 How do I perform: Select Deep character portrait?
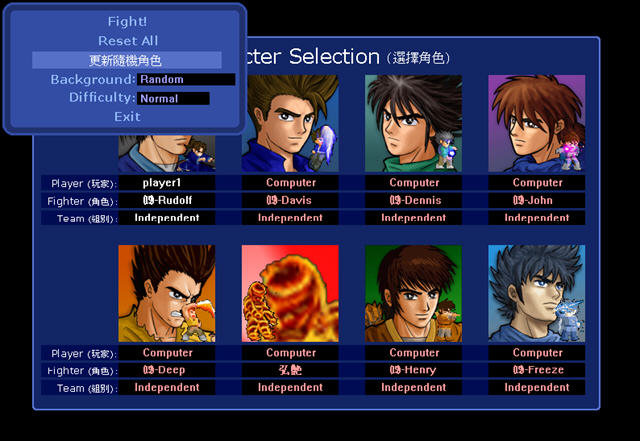167,294
